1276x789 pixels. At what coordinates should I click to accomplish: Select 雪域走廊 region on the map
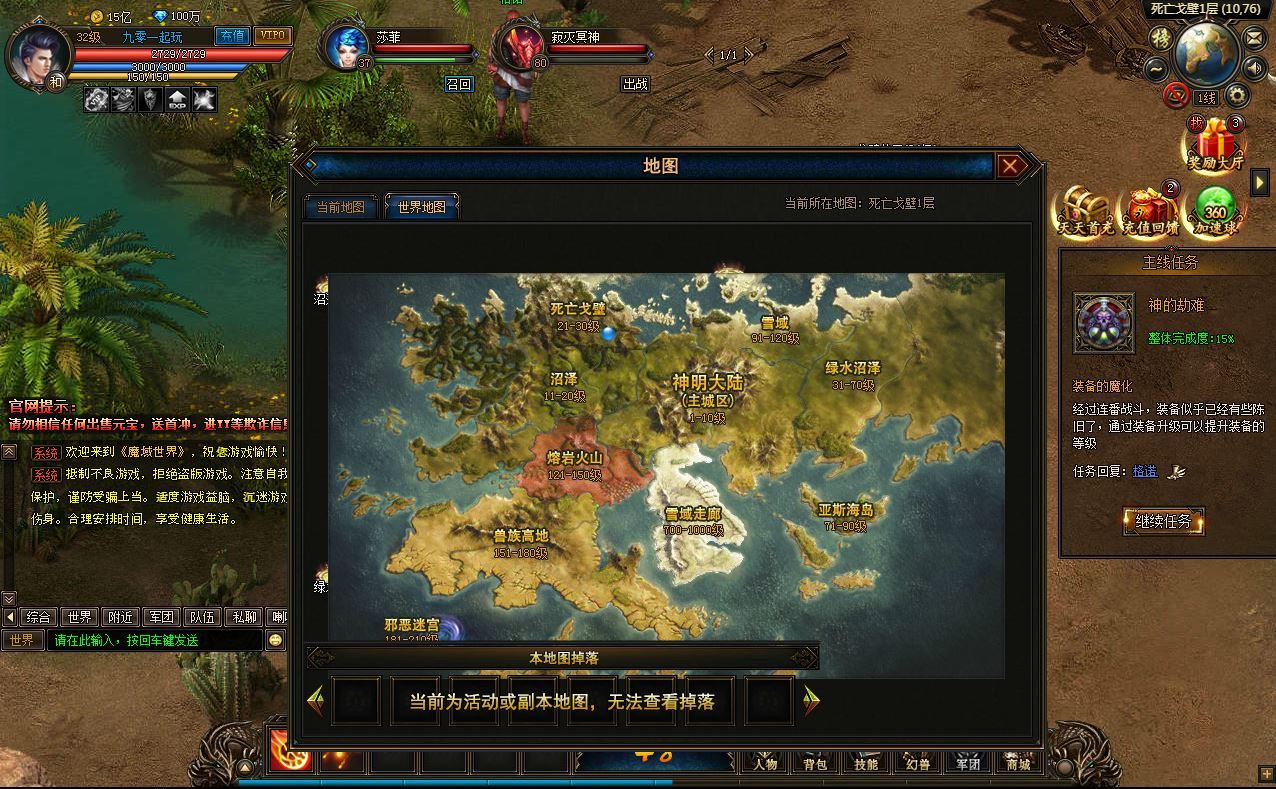pos(693,520)
